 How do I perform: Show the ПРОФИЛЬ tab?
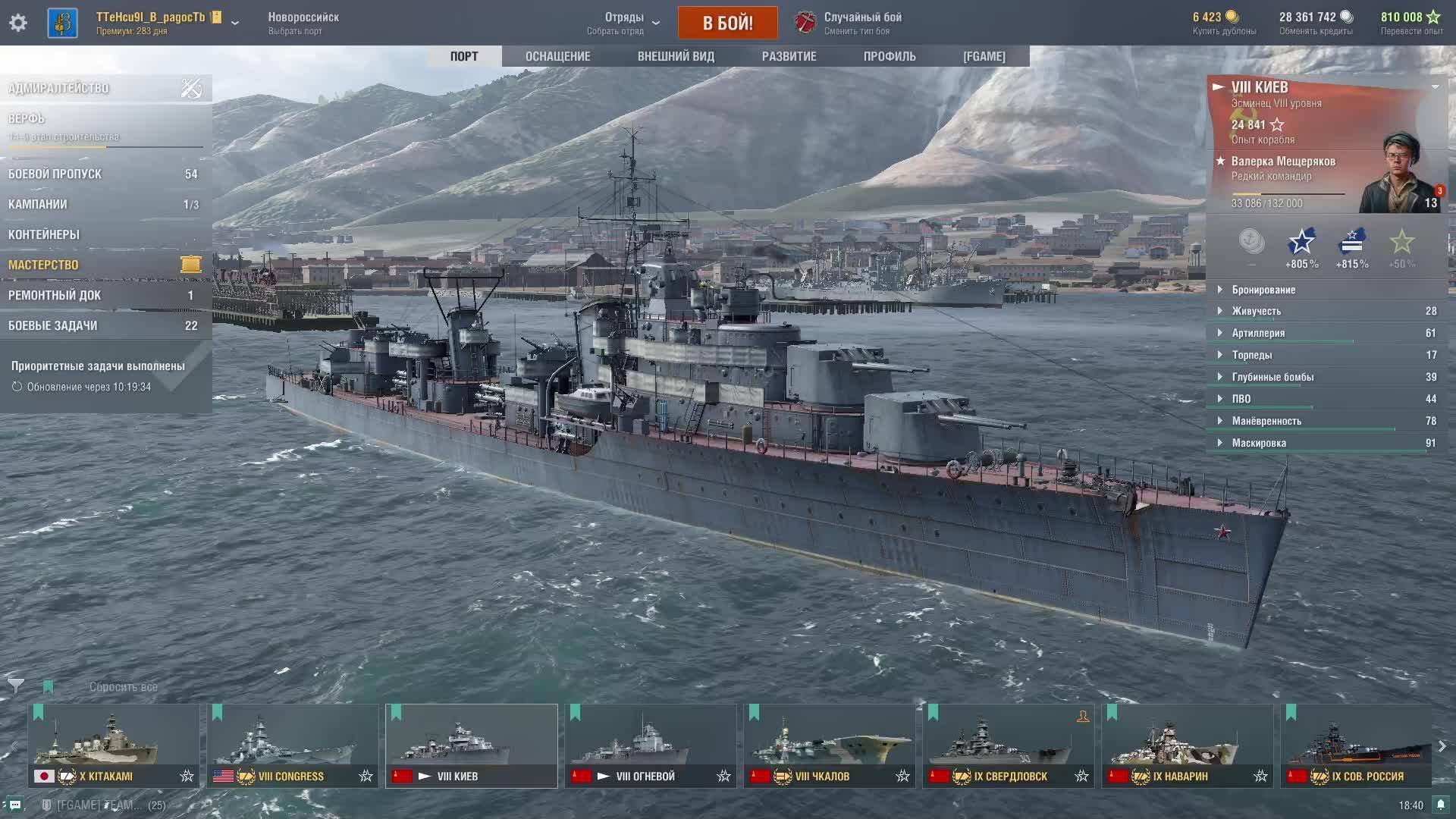(890, 56)
